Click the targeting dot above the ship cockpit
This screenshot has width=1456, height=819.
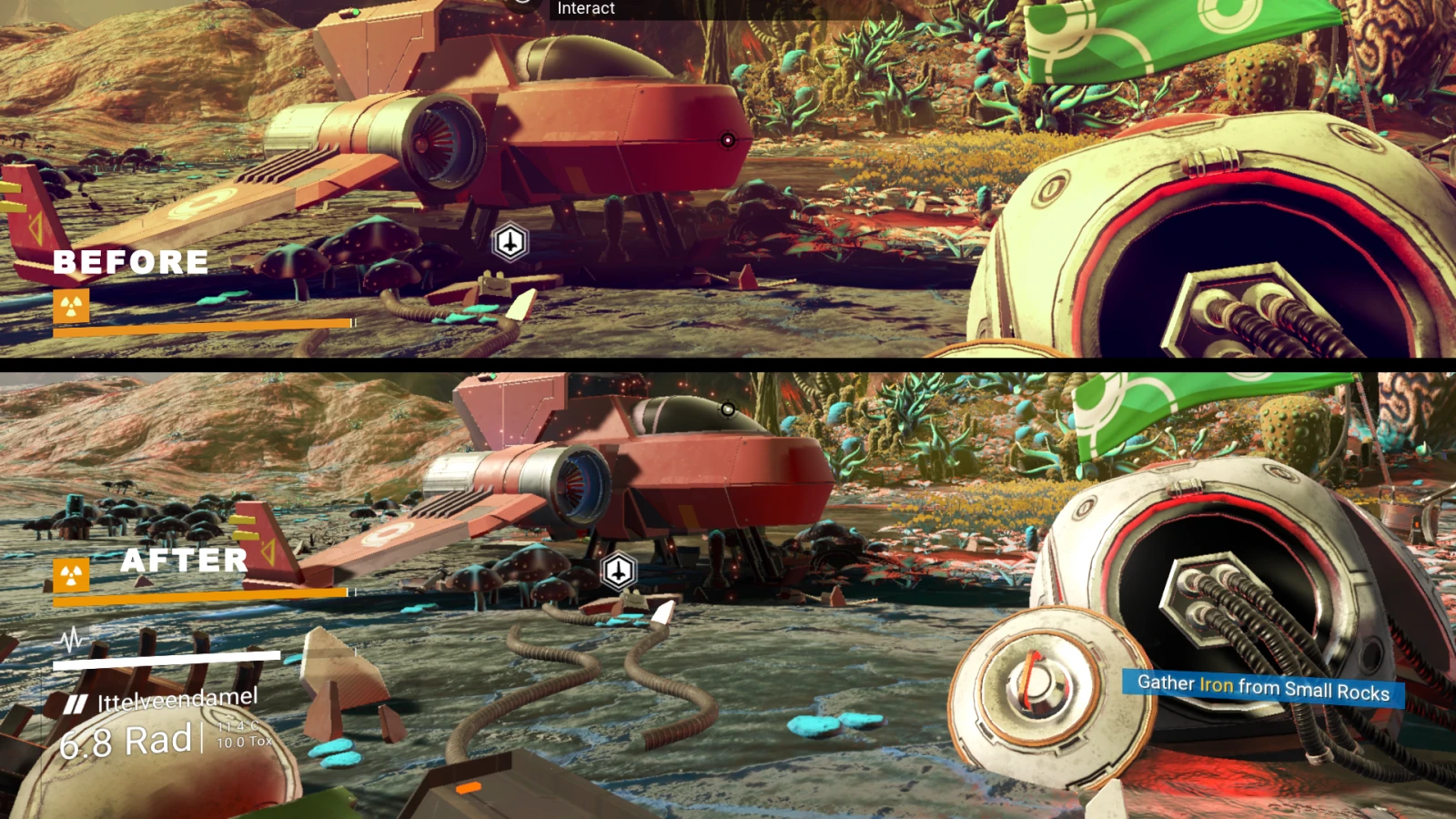point(726,409)
